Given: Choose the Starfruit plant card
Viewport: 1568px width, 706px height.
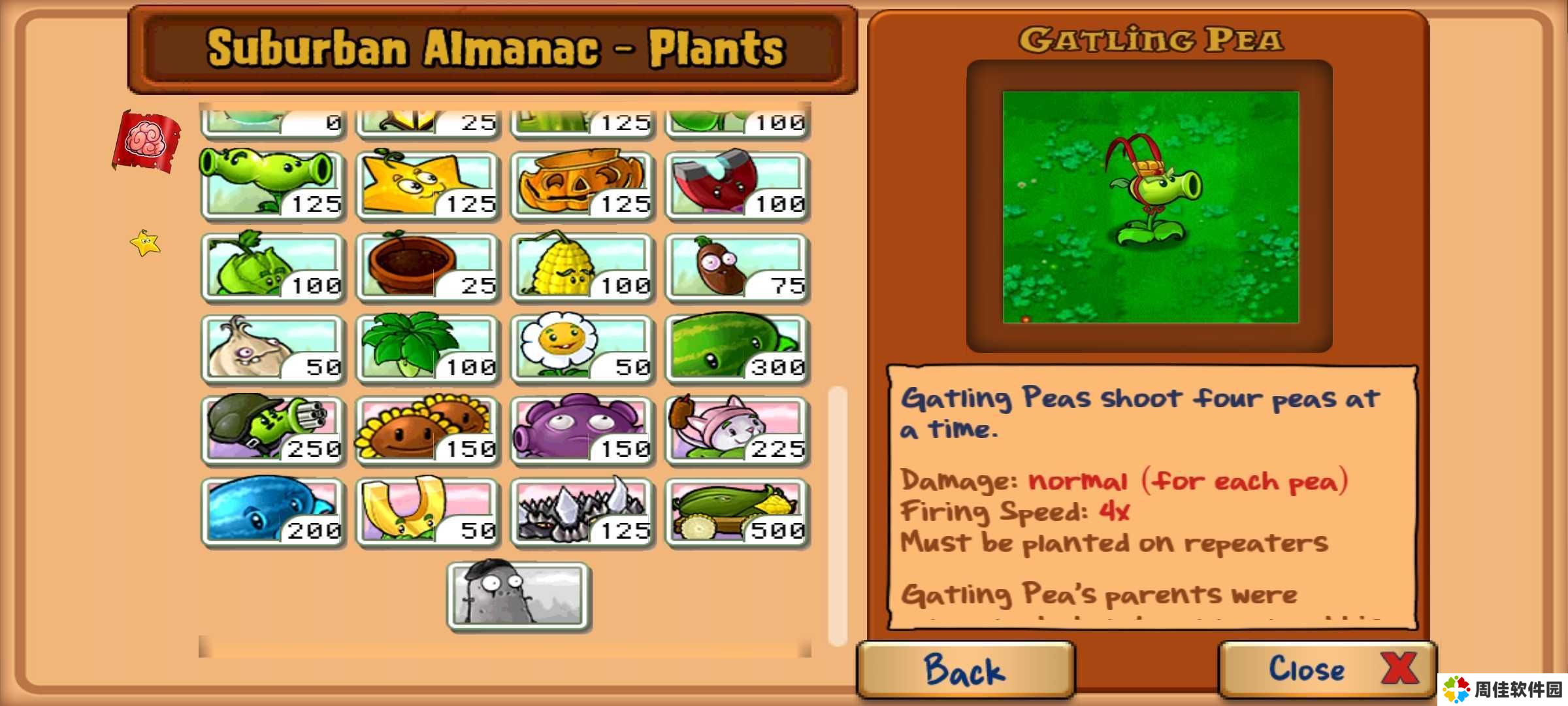Looking at the screenshot, I should pyautogui.click(x=427, y=184).
